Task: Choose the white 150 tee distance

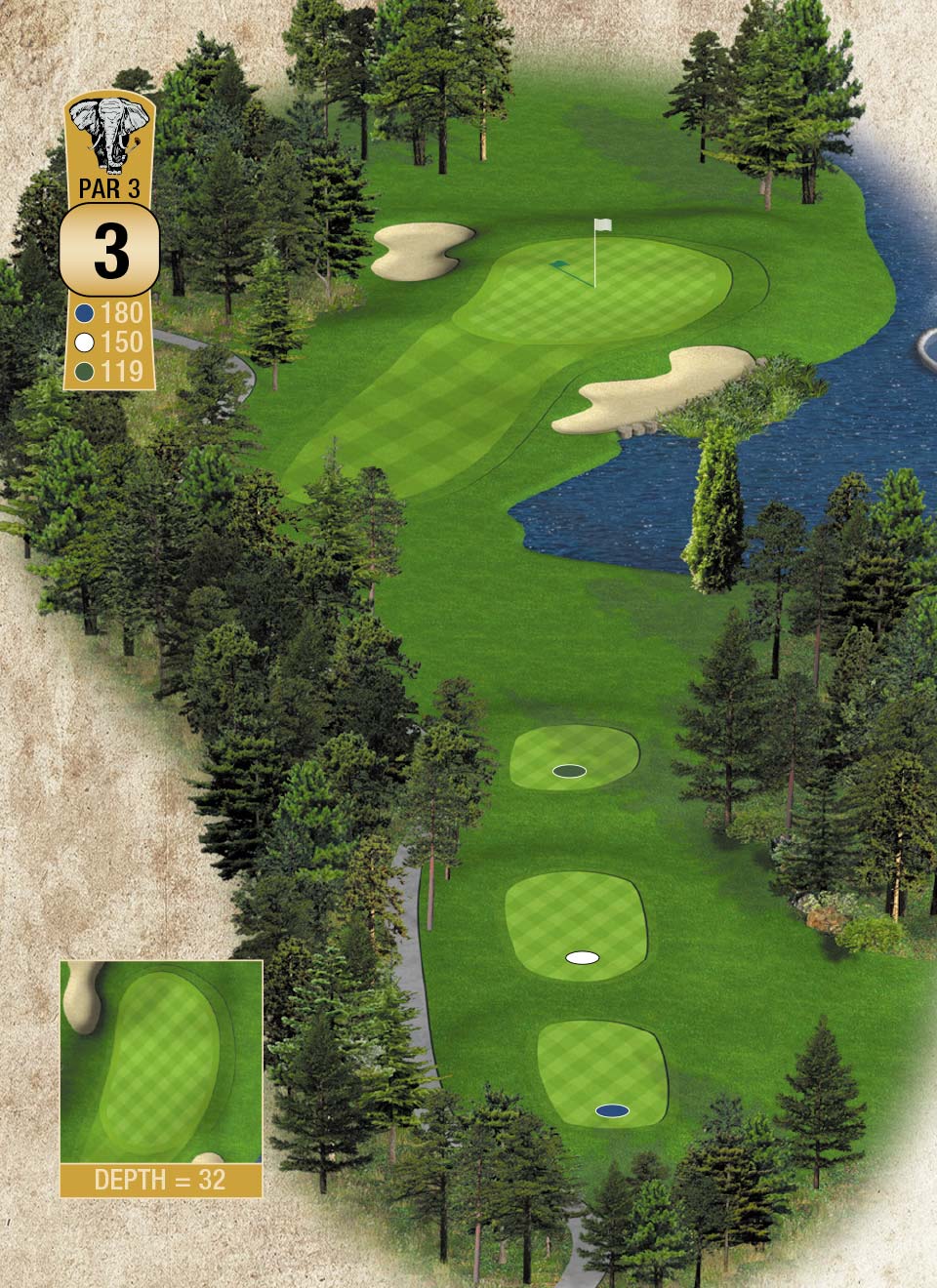Action: [110, 342]
